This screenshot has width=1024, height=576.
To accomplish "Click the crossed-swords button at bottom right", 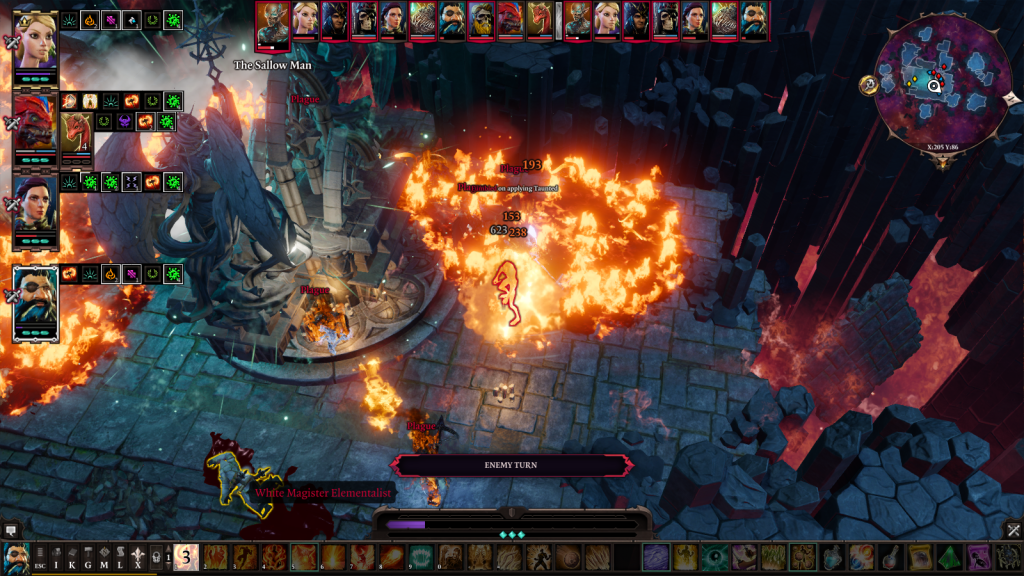I will coord(1012,530).
